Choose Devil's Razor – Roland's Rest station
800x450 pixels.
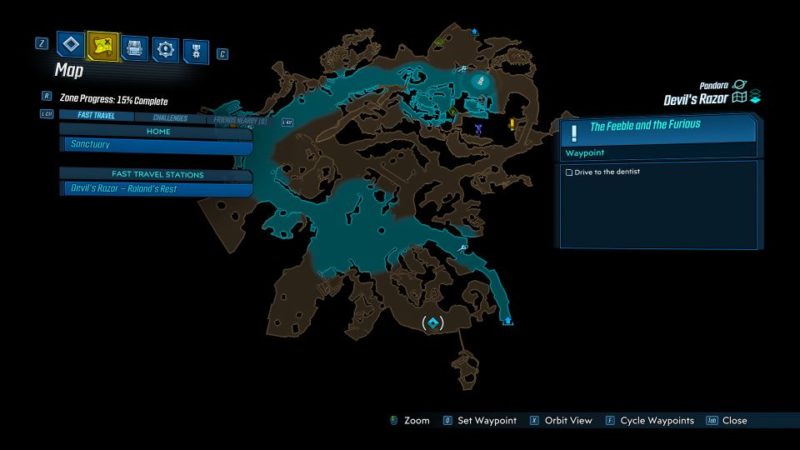click(x=155, y=188)
